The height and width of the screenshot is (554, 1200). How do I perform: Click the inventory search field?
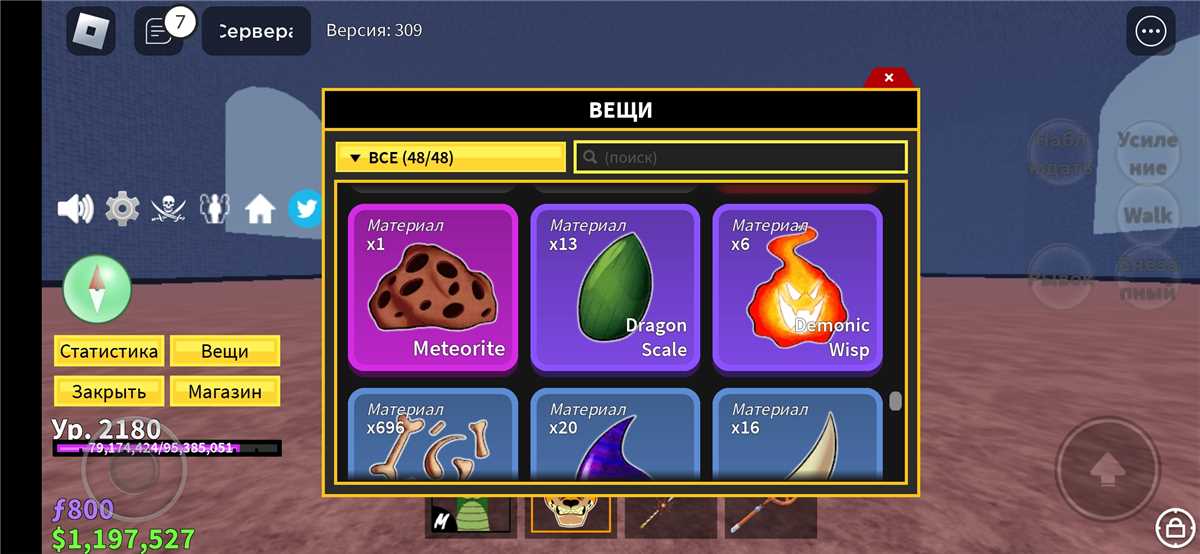tap(740, 157)
